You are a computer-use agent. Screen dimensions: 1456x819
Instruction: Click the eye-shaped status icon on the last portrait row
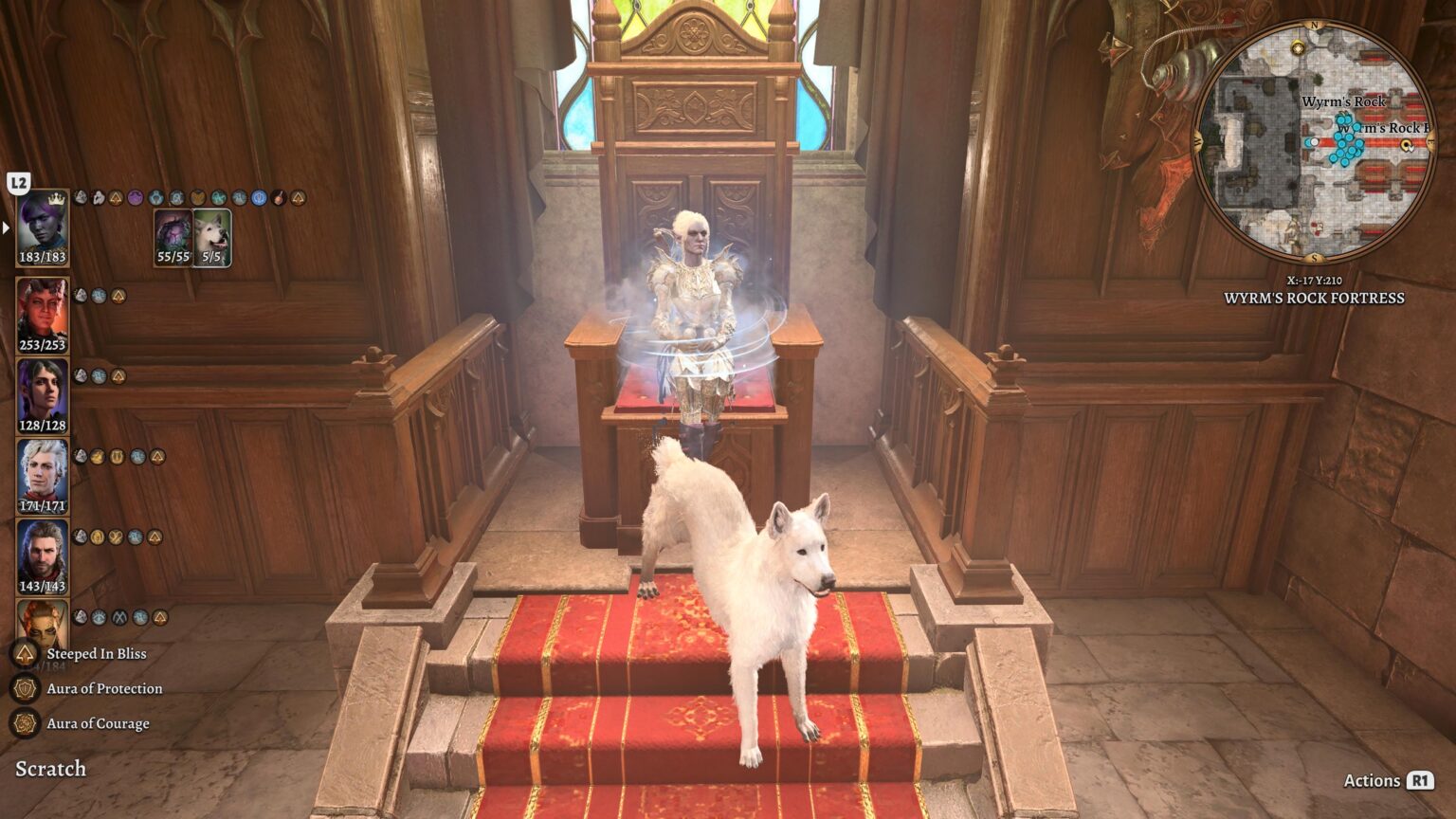100,616
